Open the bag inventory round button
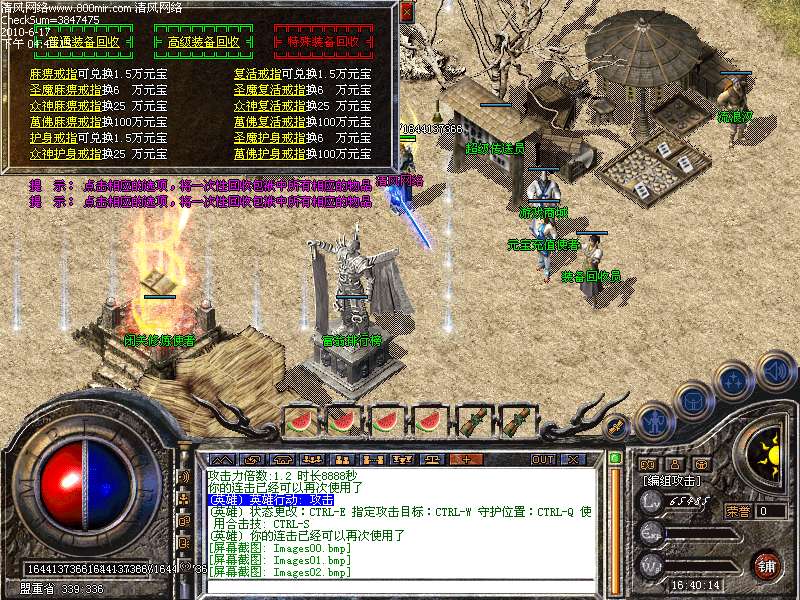 pos(692,399)
